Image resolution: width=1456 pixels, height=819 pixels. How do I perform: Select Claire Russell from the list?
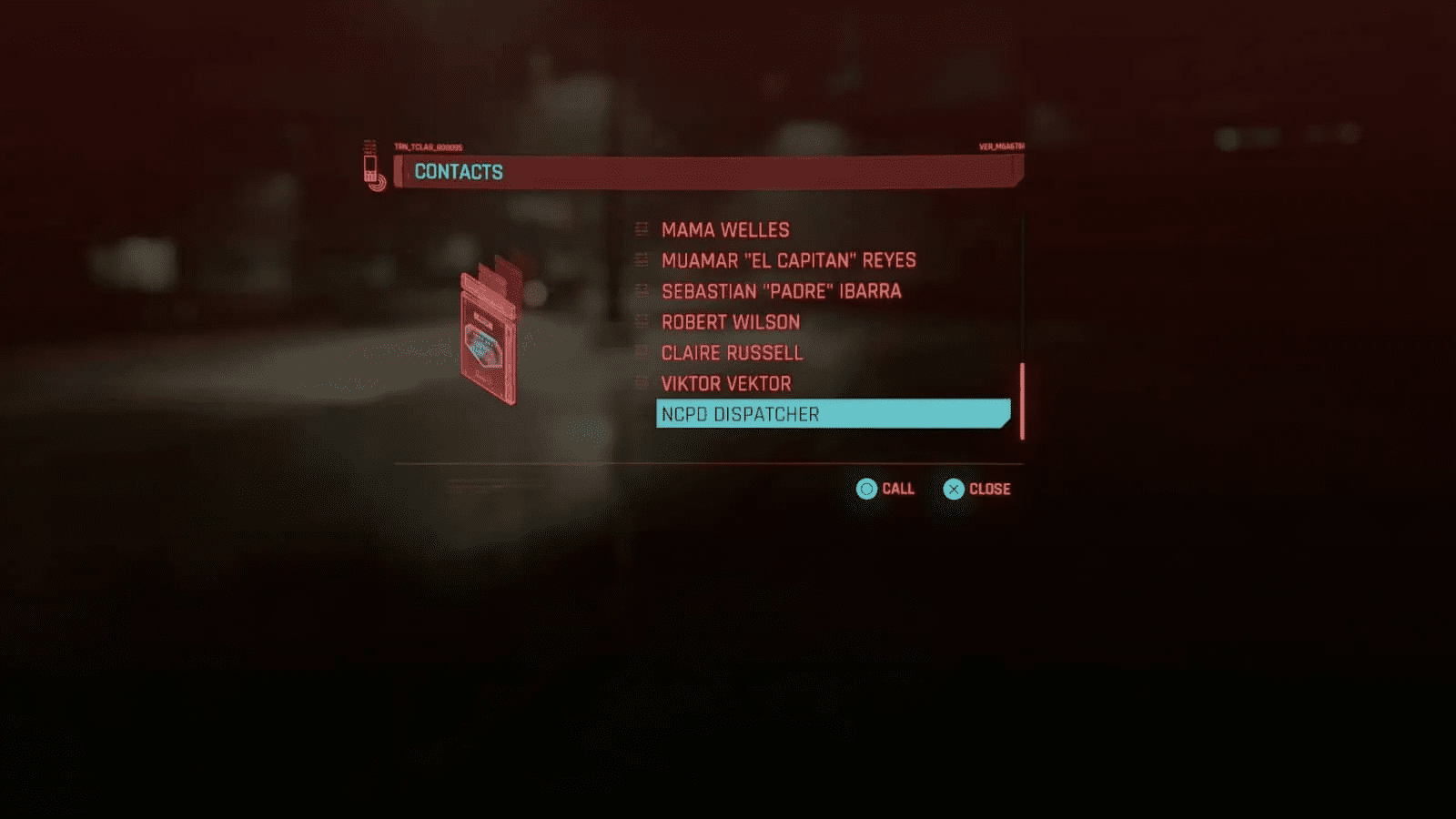pyautogui.click(x=732, y=353)
